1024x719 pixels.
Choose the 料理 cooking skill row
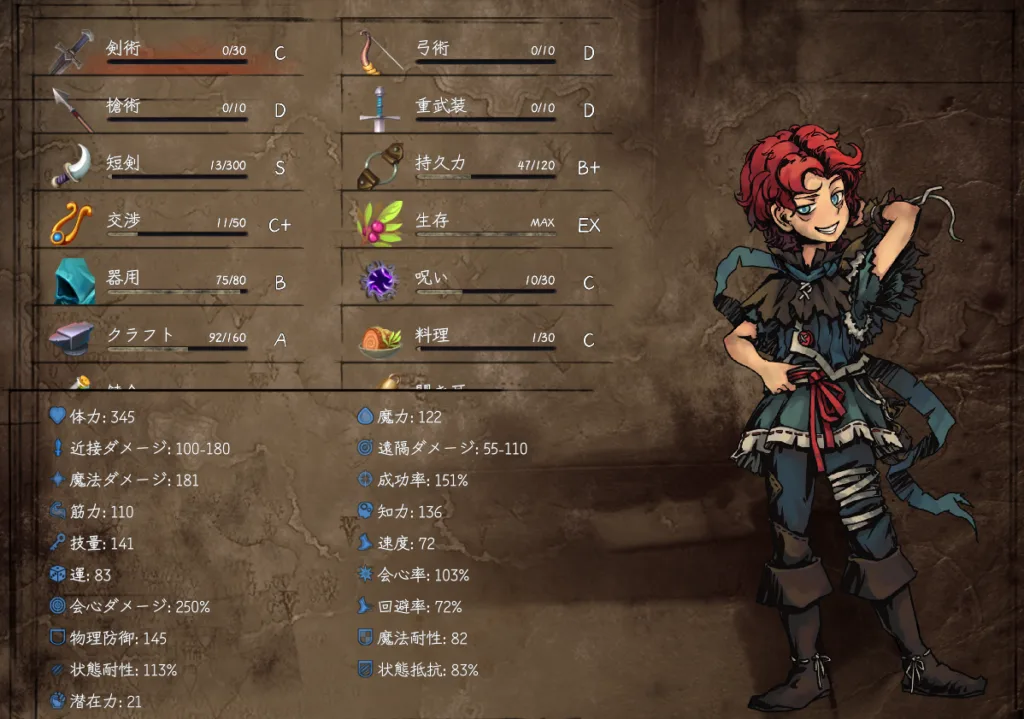point(478,339)
